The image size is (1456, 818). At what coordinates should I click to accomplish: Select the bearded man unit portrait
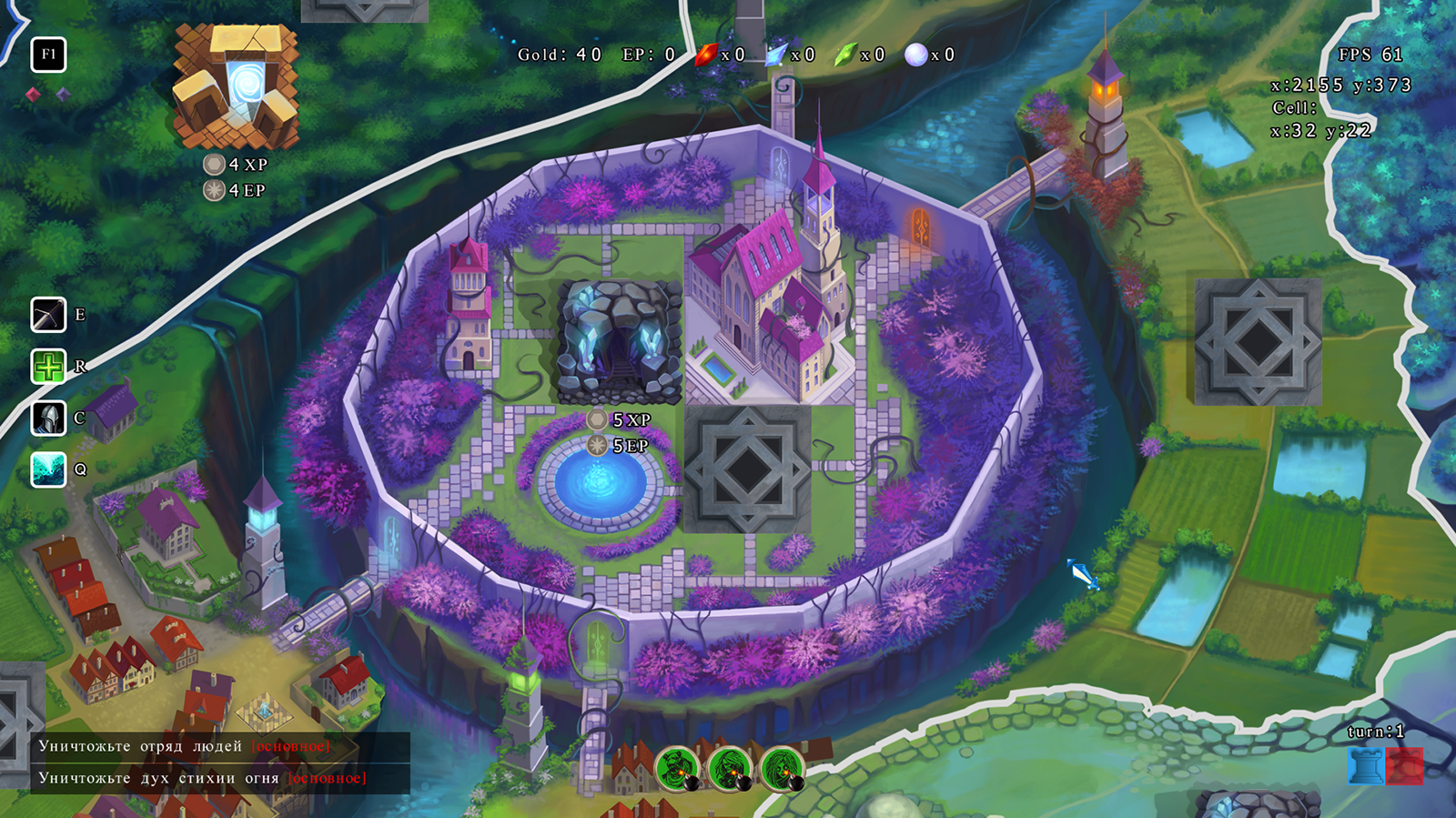point(677,768)
